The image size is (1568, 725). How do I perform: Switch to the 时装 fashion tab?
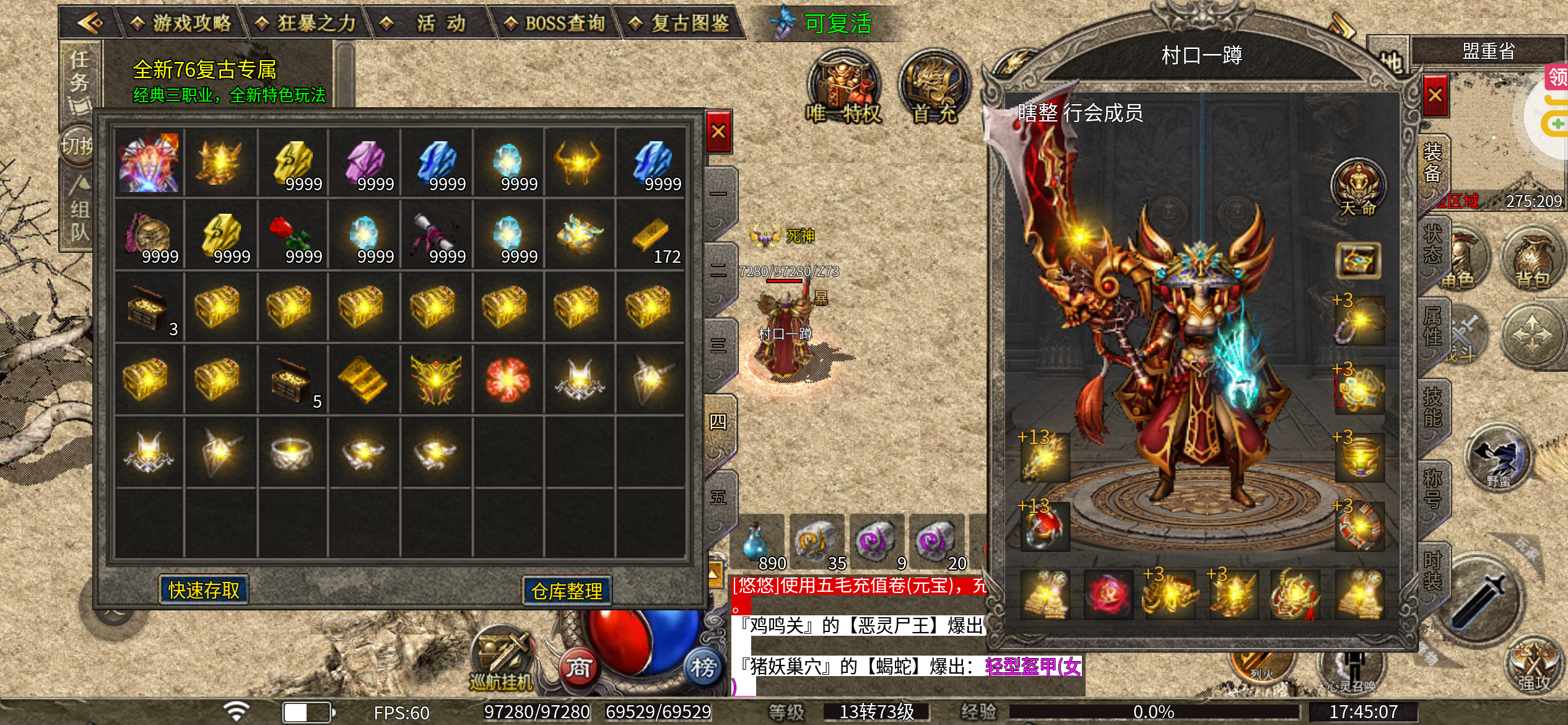pos(1432,570)
